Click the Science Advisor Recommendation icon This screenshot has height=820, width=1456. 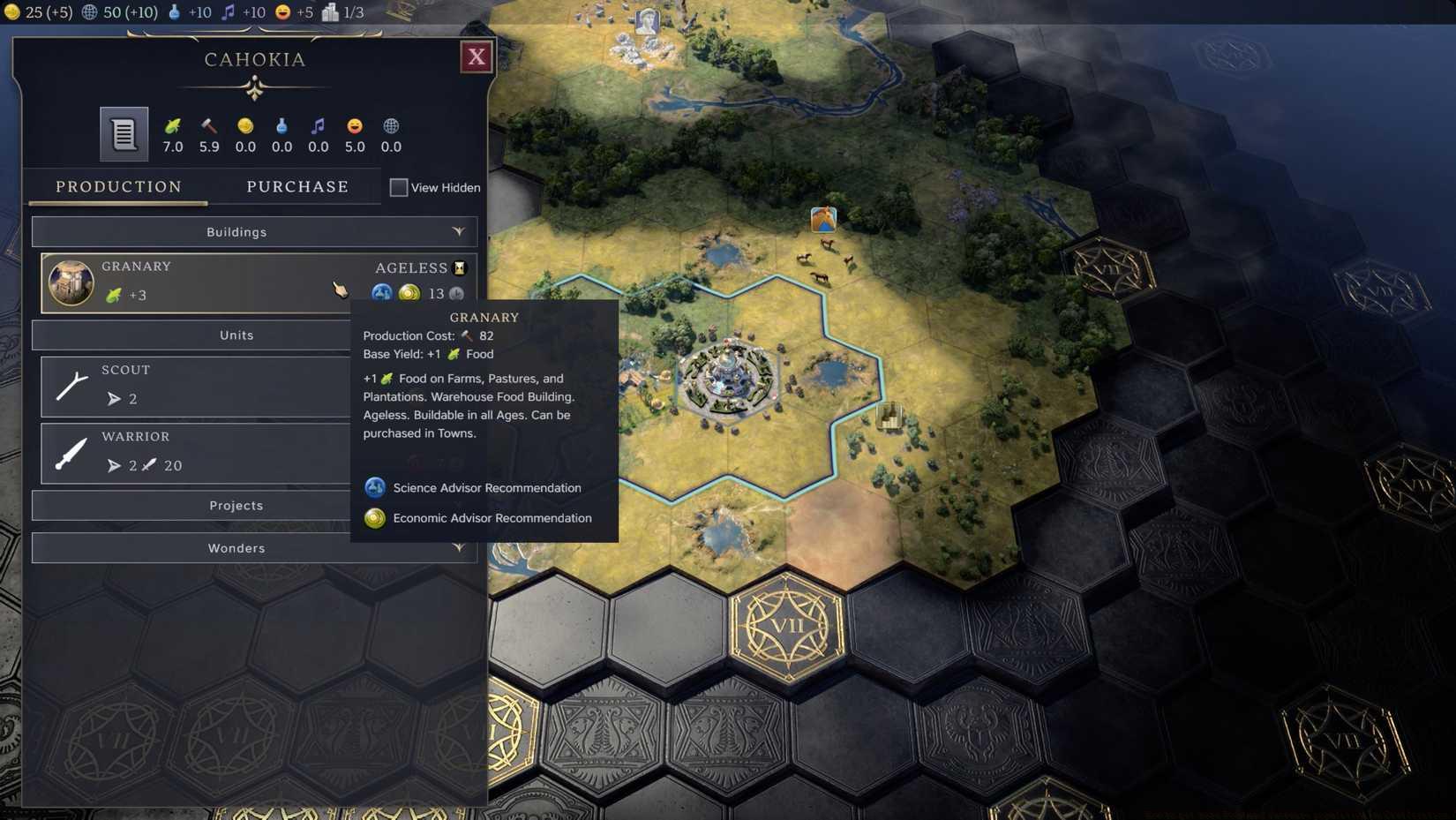375,487
